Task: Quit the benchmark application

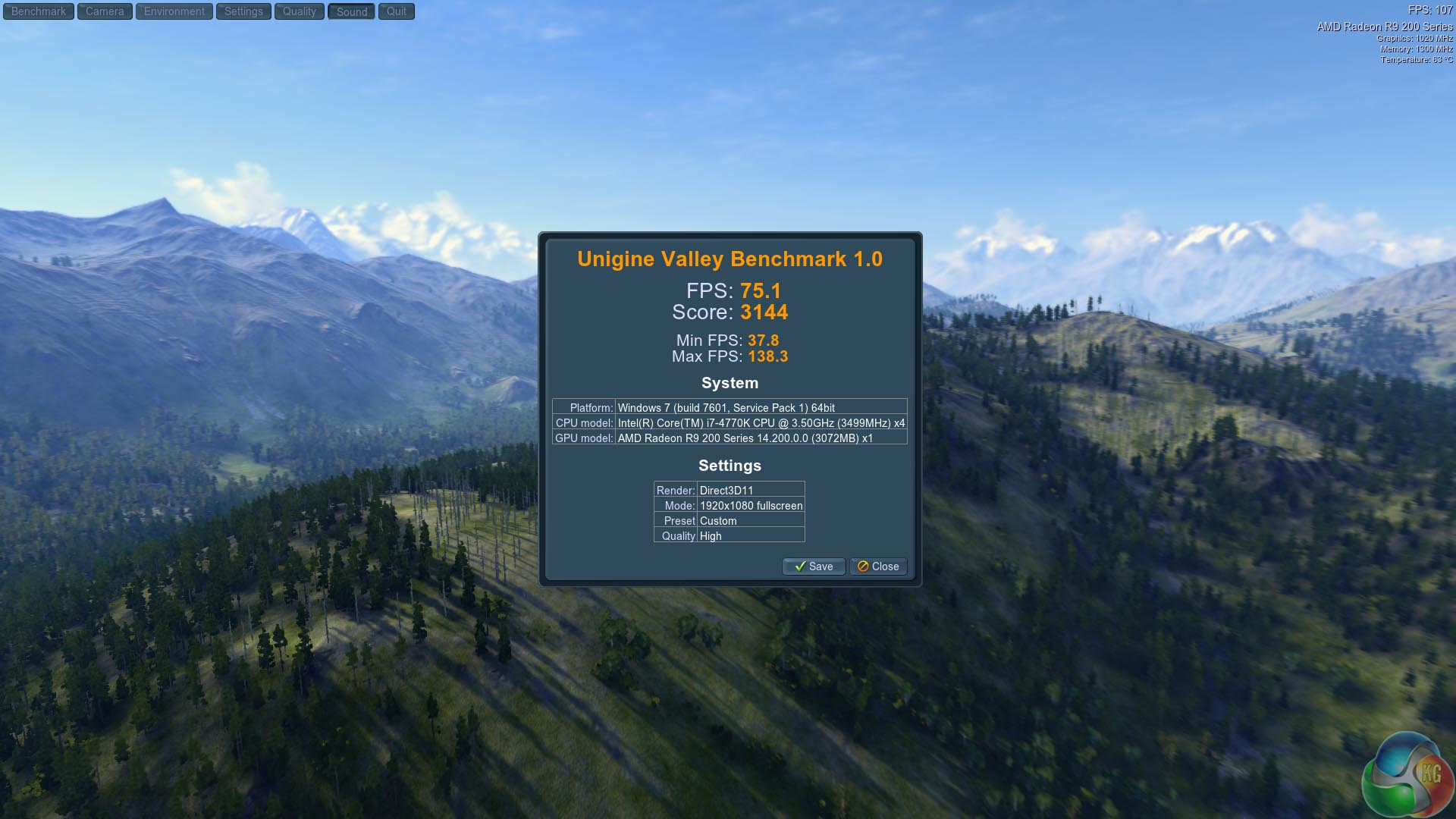Action: click(x=397, y=11)
